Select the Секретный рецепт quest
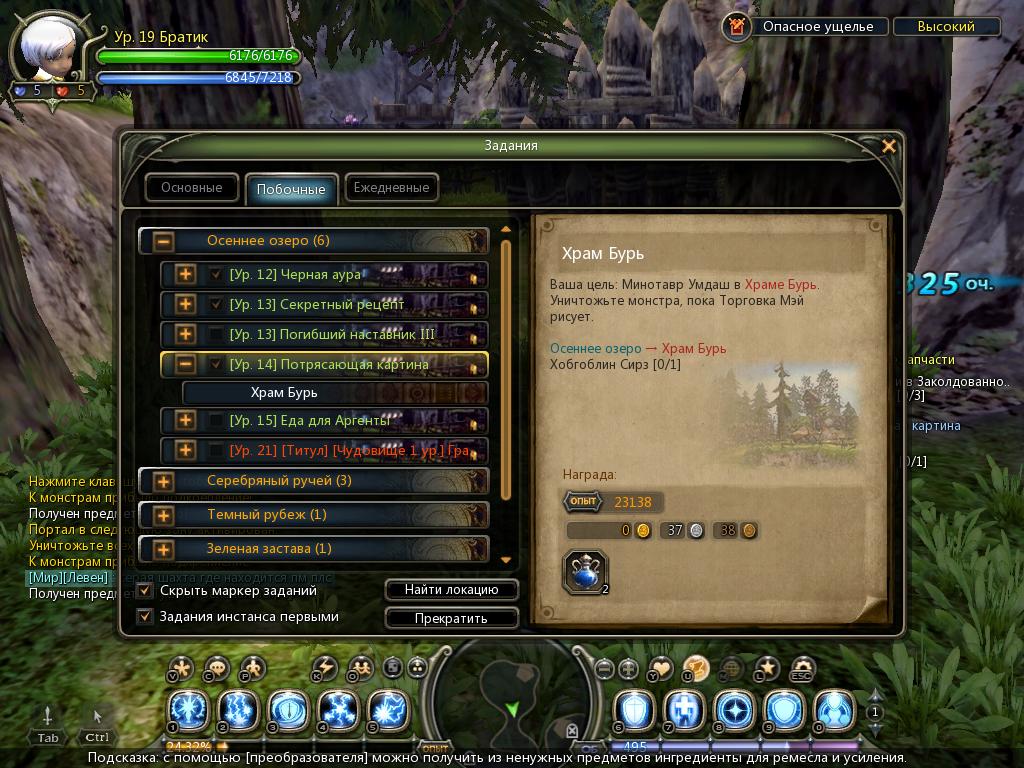Screen dimensions: 1024x768 tap(316, 304)
